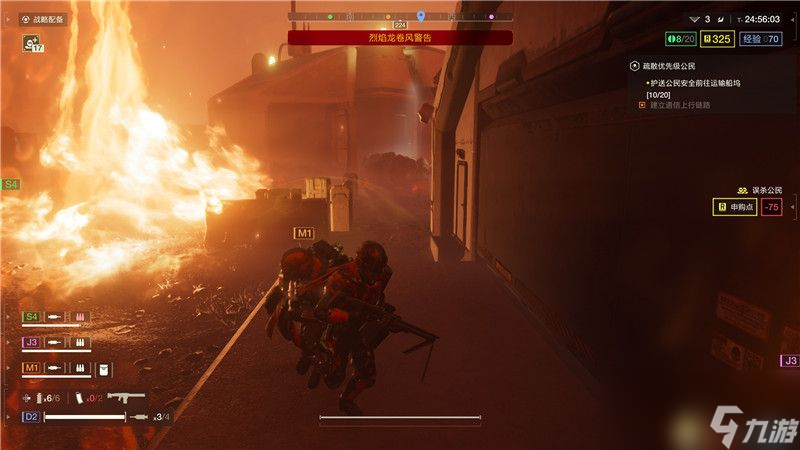Click the 经验 experience counter box
This screenshot has width=800, height=450.
(x=762, y=39)
